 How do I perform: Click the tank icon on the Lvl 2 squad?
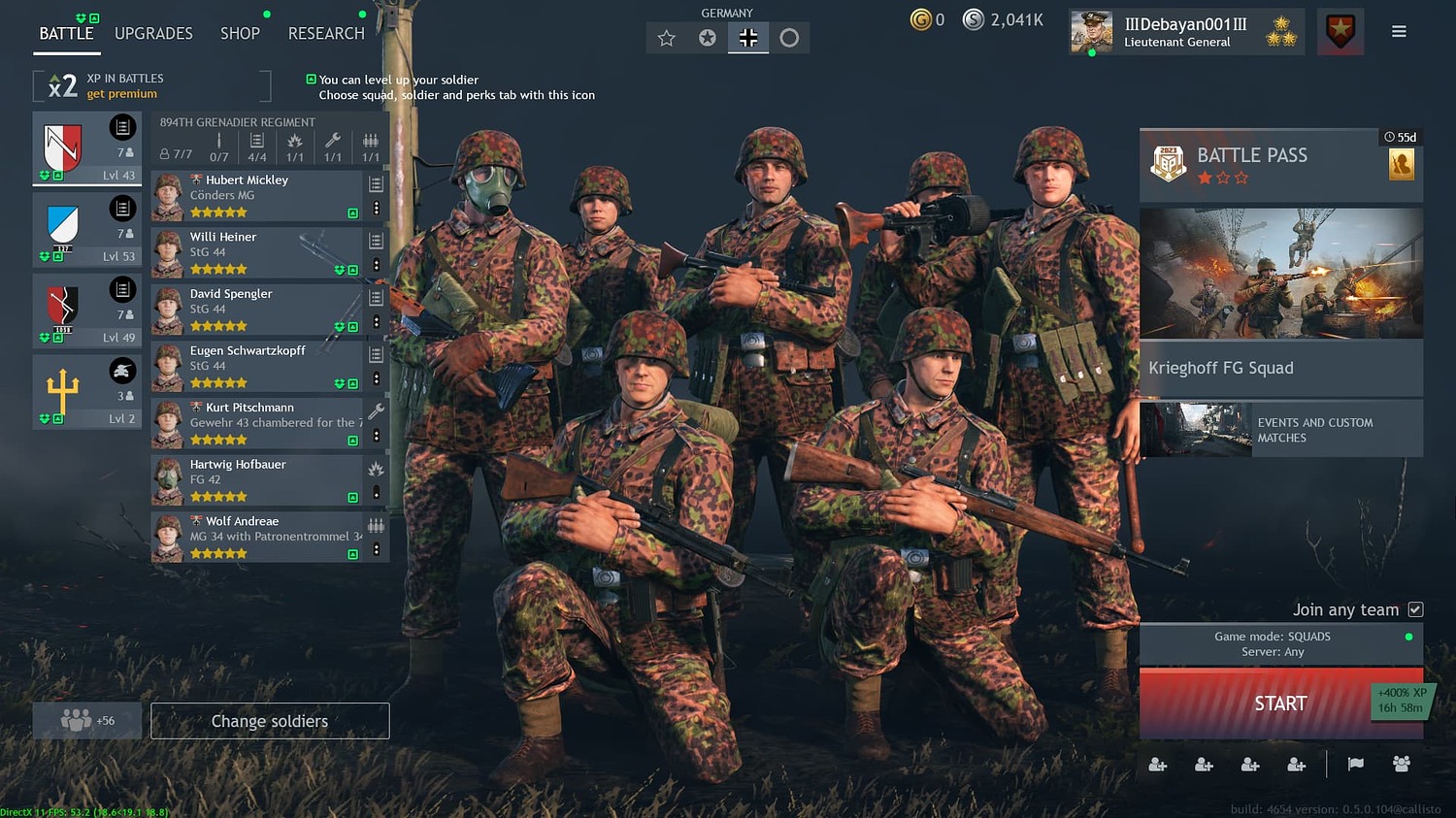pos(122,370)
